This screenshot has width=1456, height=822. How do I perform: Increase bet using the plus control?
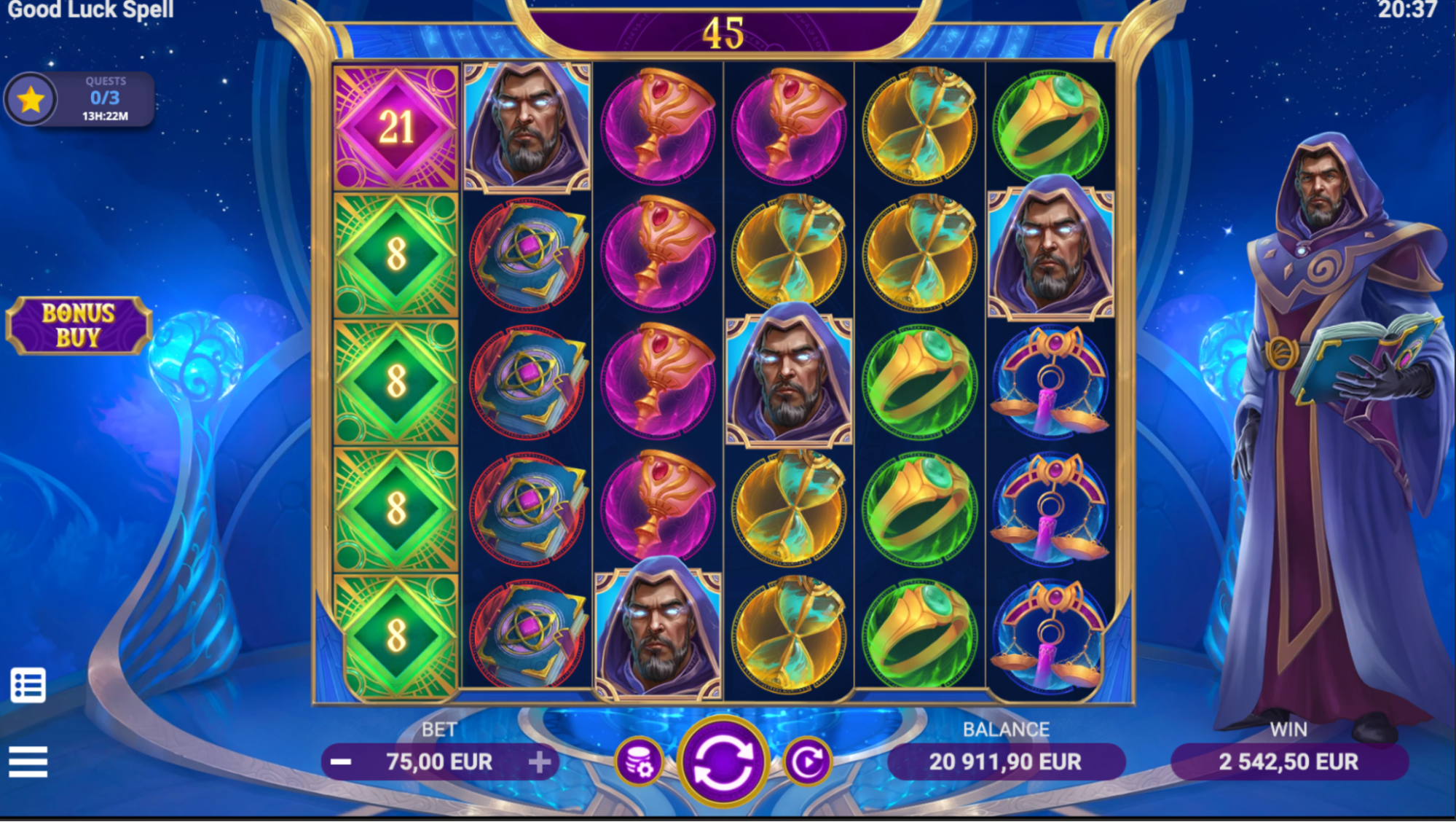tap(540, 761)
